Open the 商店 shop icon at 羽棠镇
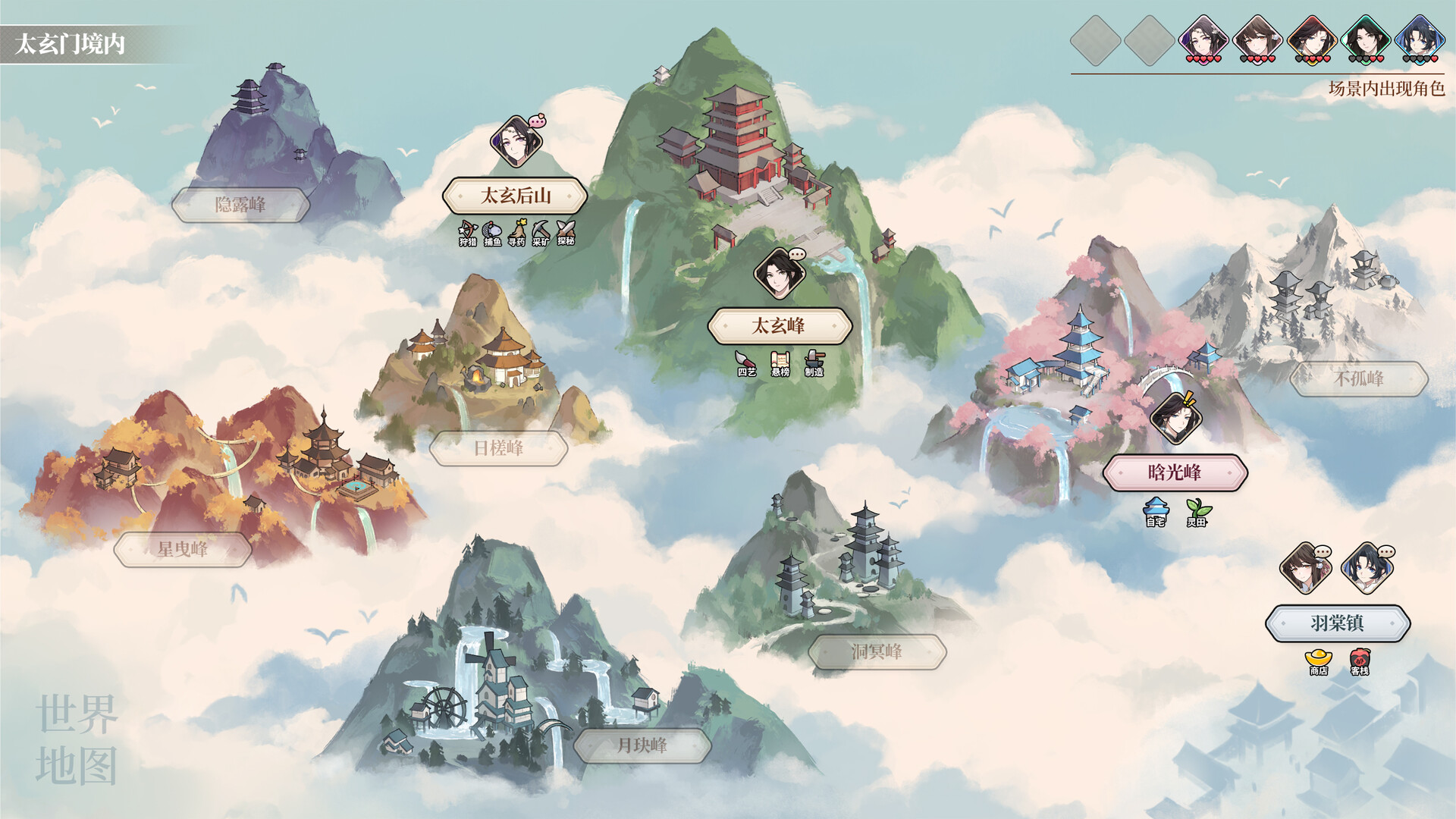Viewport: 1456px width, 819px height. click(x=1317, y=659)
